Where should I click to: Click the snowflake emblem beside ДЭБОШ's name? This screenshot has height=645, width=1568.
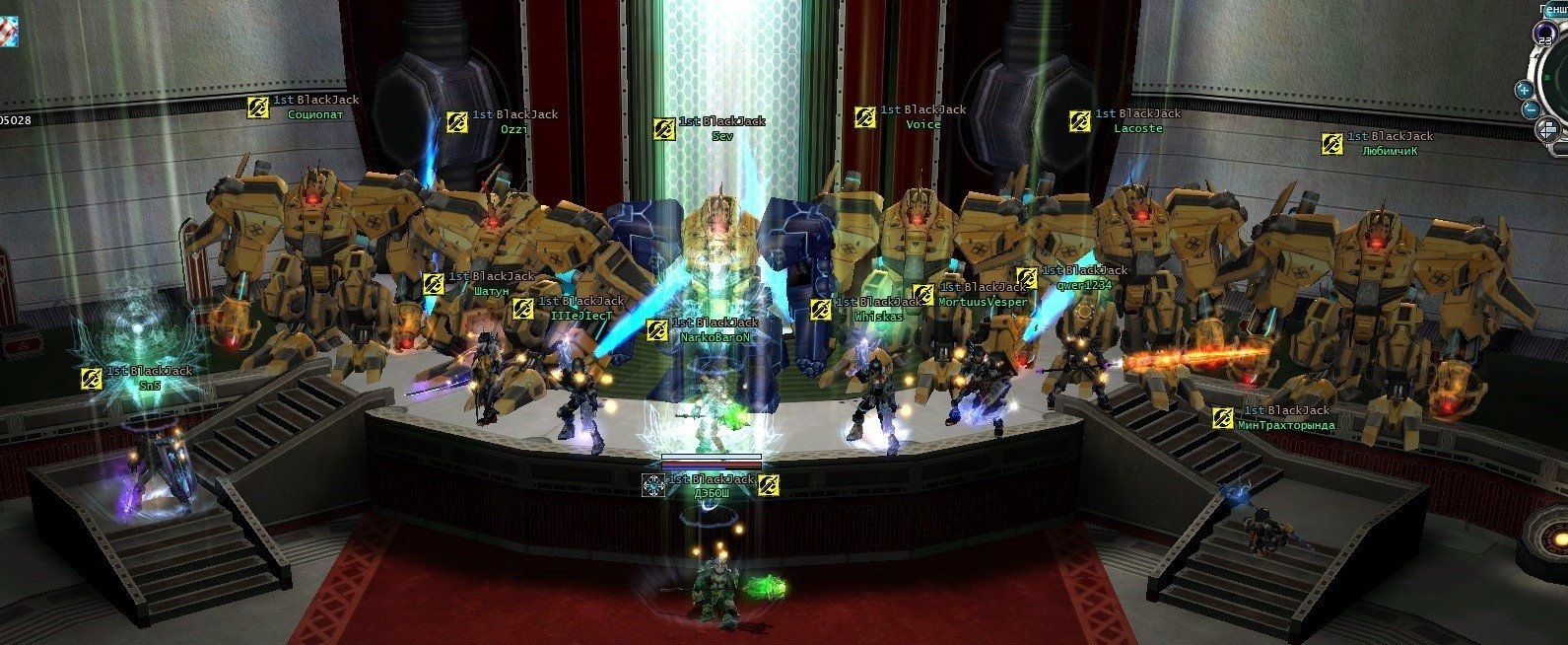coord(652,484)
